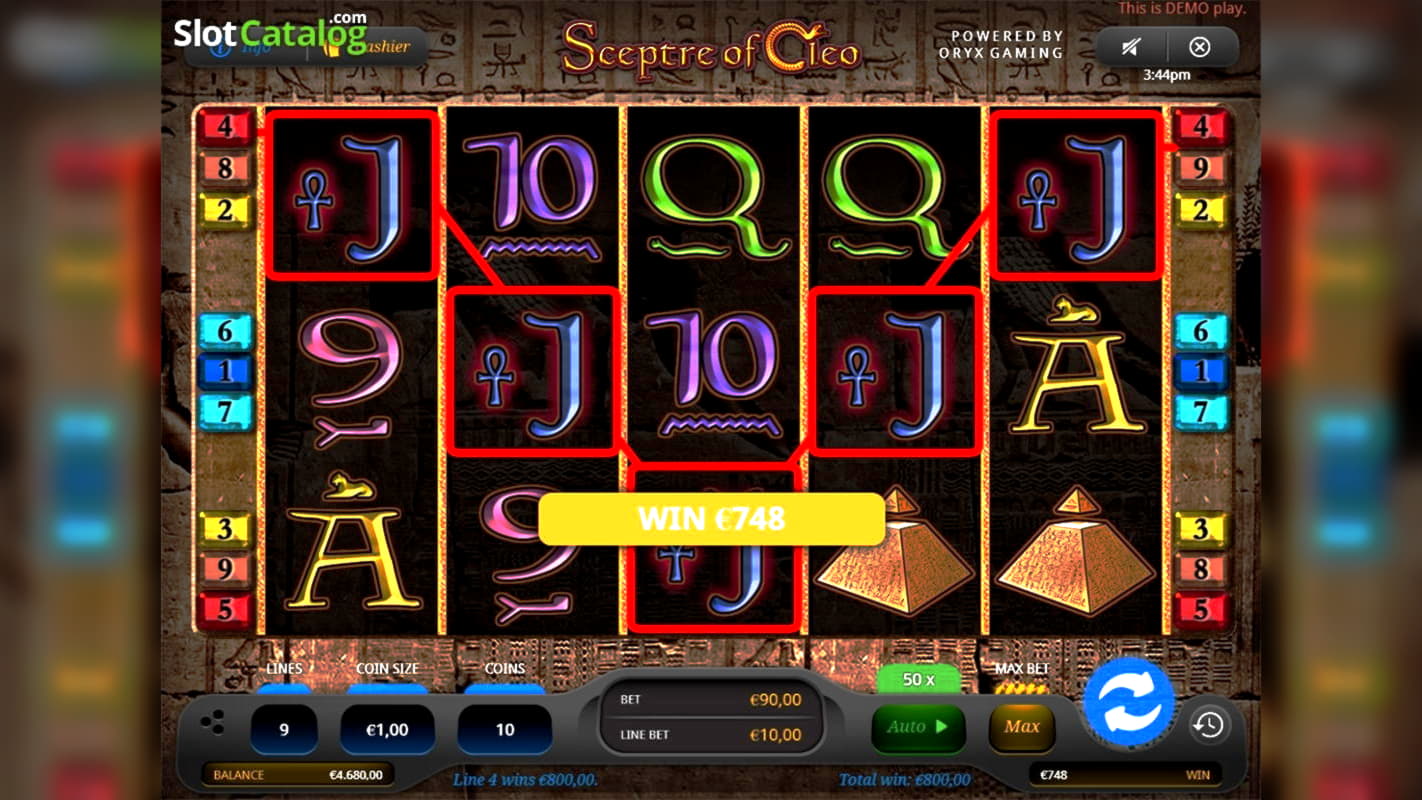Screen dimensions: 1422x800
Task: Click the BET €90,00 field
Action: (x=711, y=700)
